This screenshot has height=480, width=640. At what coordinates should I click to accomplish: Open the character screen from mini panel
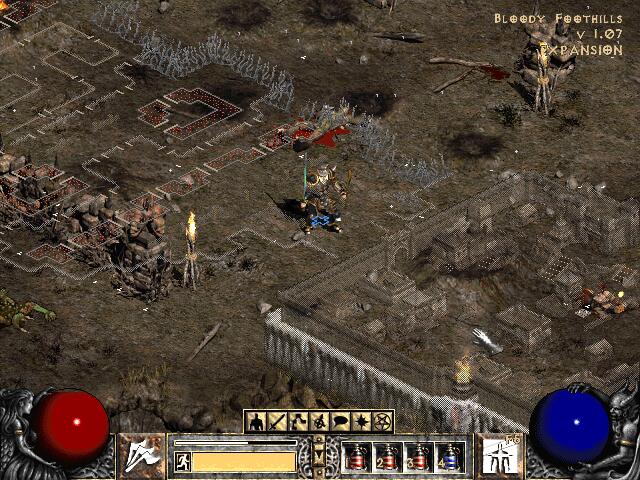point(256,422)
